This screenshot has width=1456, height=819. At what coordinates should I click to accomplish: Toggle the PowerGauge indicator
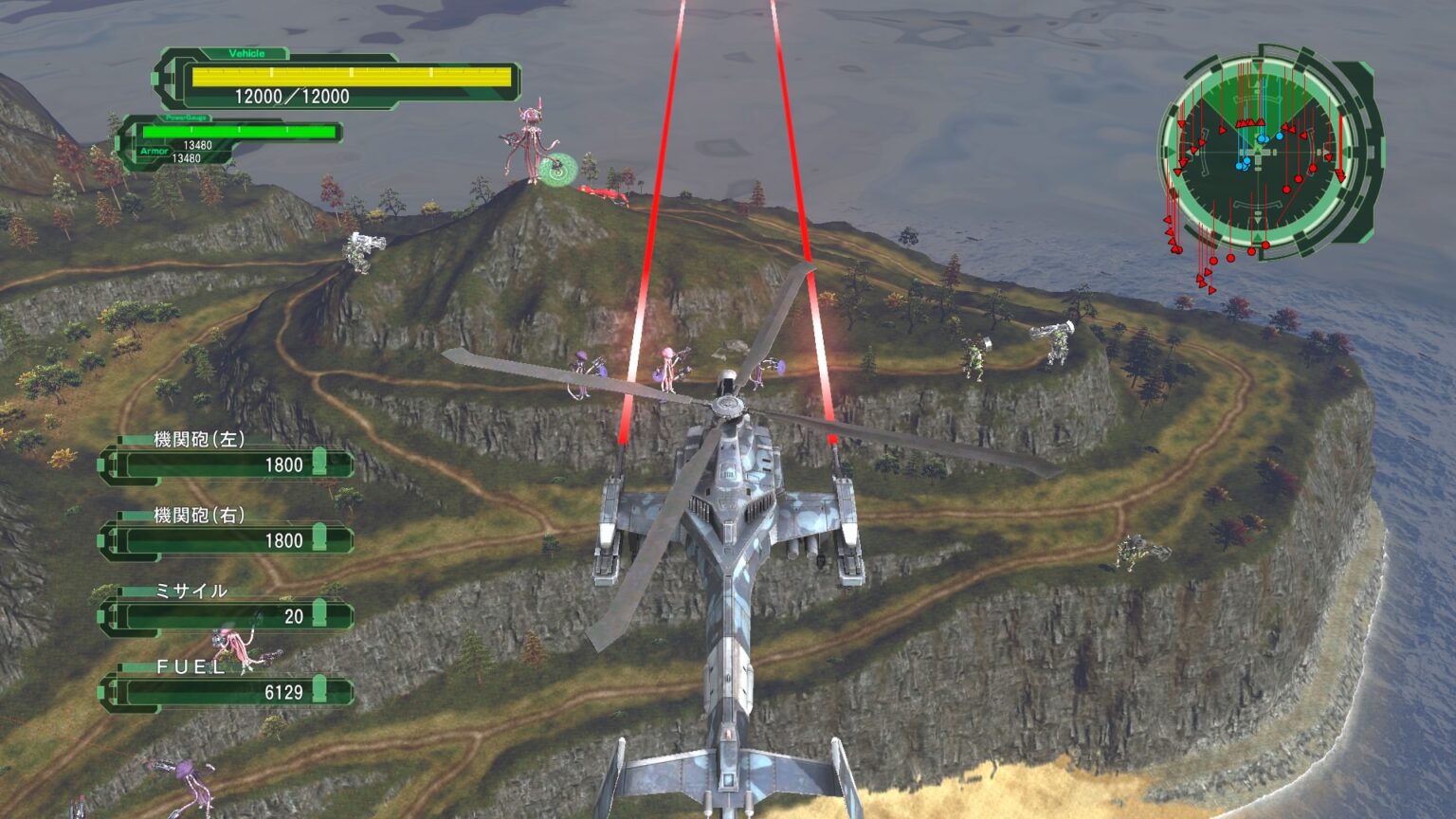[x=188, y=118]
